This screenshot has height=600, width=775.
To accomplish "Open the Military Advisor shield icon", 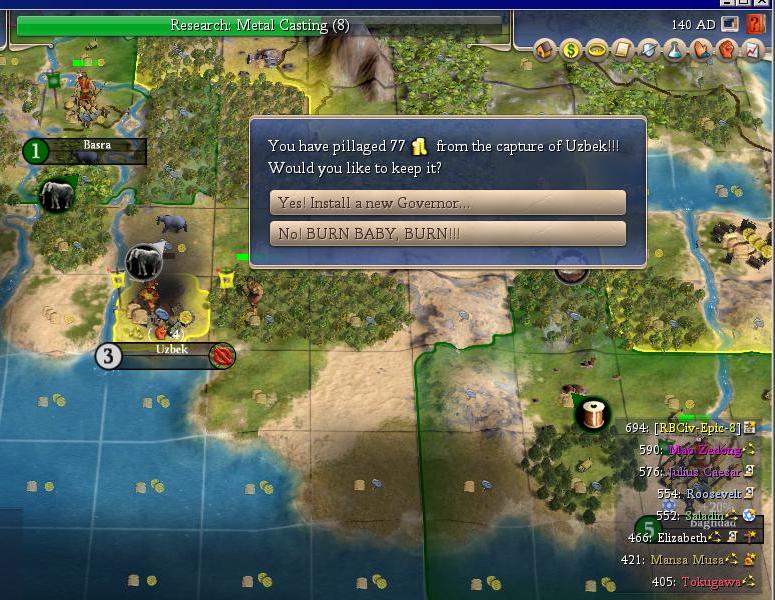I will click(x=650, y=49).
